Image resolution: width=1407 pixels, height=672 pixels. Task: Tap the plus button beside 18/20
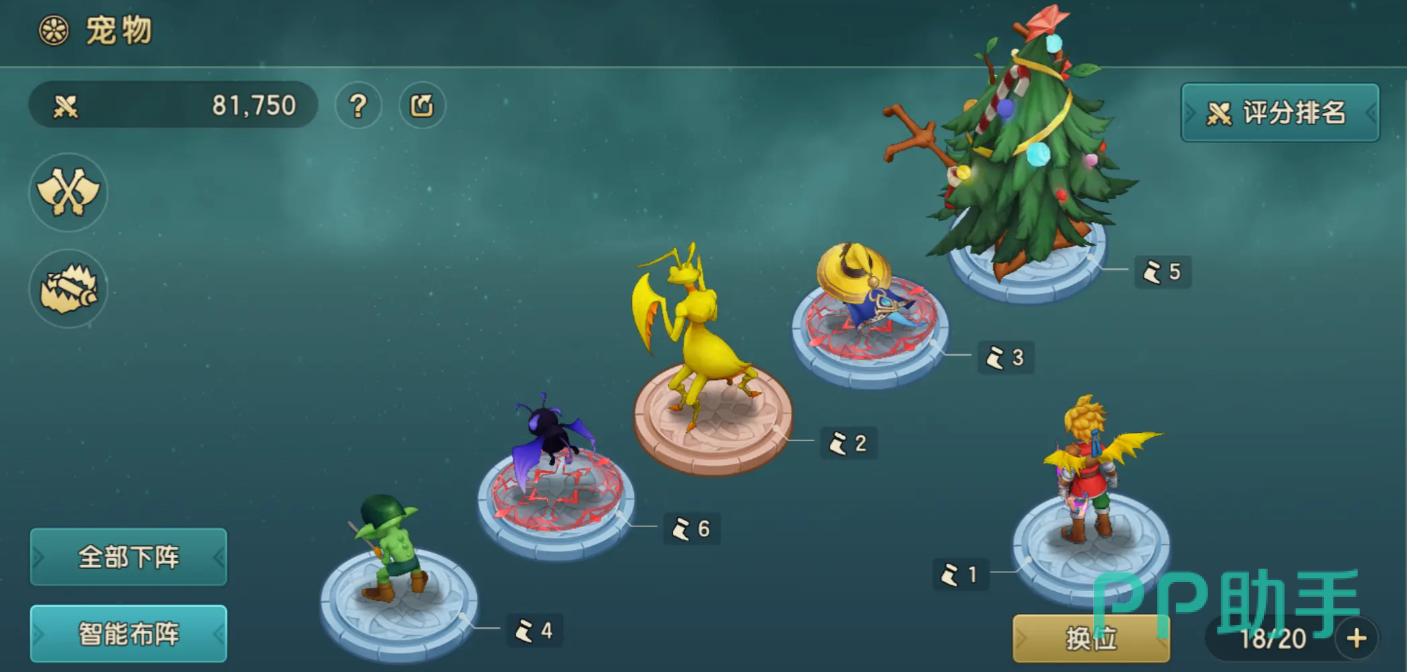tap(1356, 638)
